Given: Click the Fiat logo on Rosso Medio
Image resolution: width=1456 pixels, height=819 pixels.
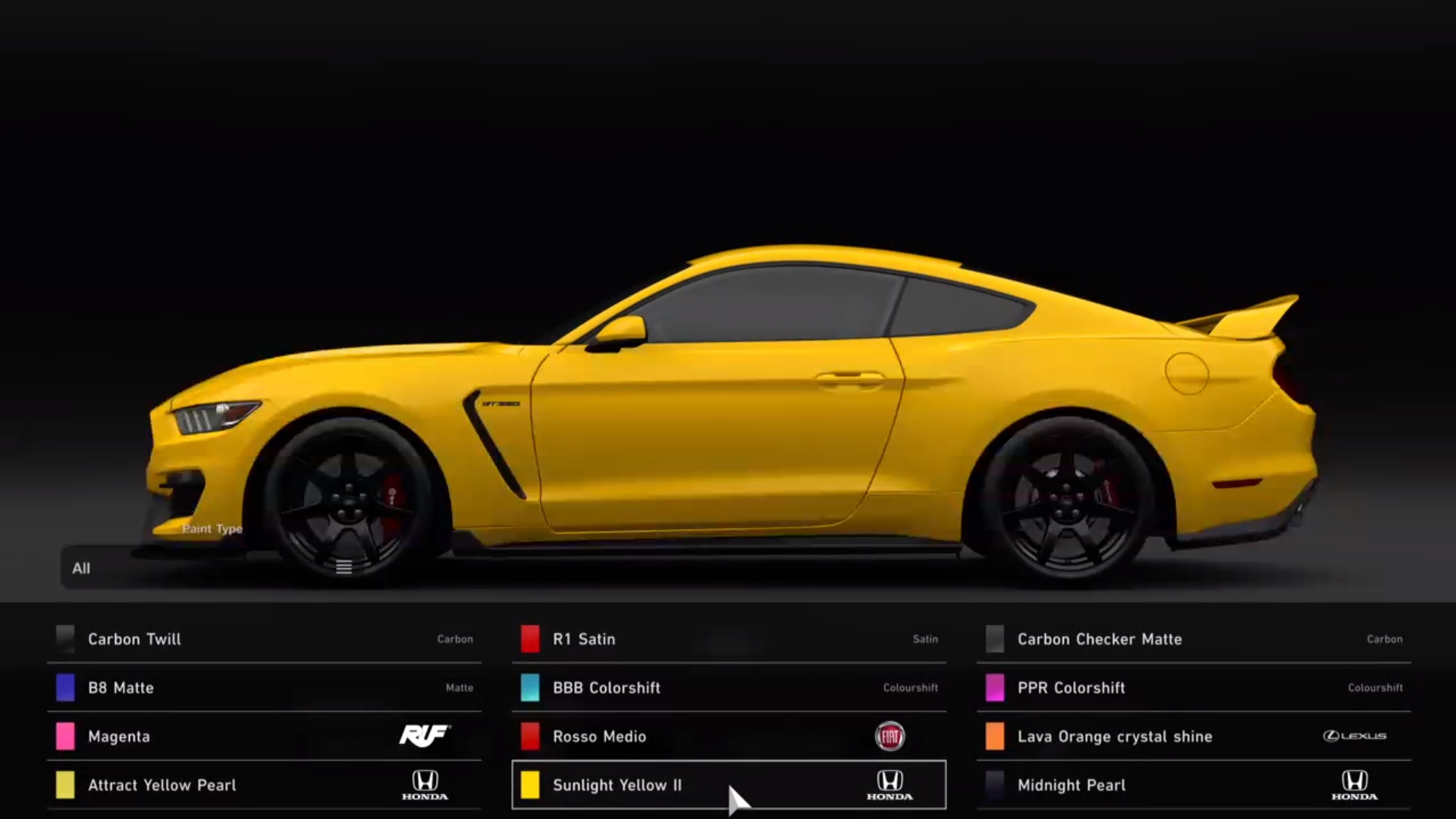Looking at the screenshot, I should 890,736.
